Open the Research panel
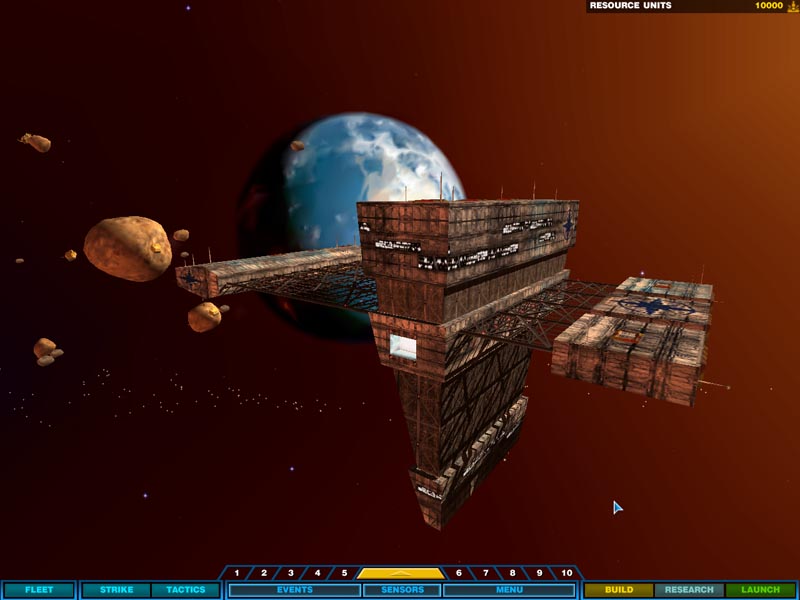Viewport: 800px width, 600px height. (x=689, y=590)
